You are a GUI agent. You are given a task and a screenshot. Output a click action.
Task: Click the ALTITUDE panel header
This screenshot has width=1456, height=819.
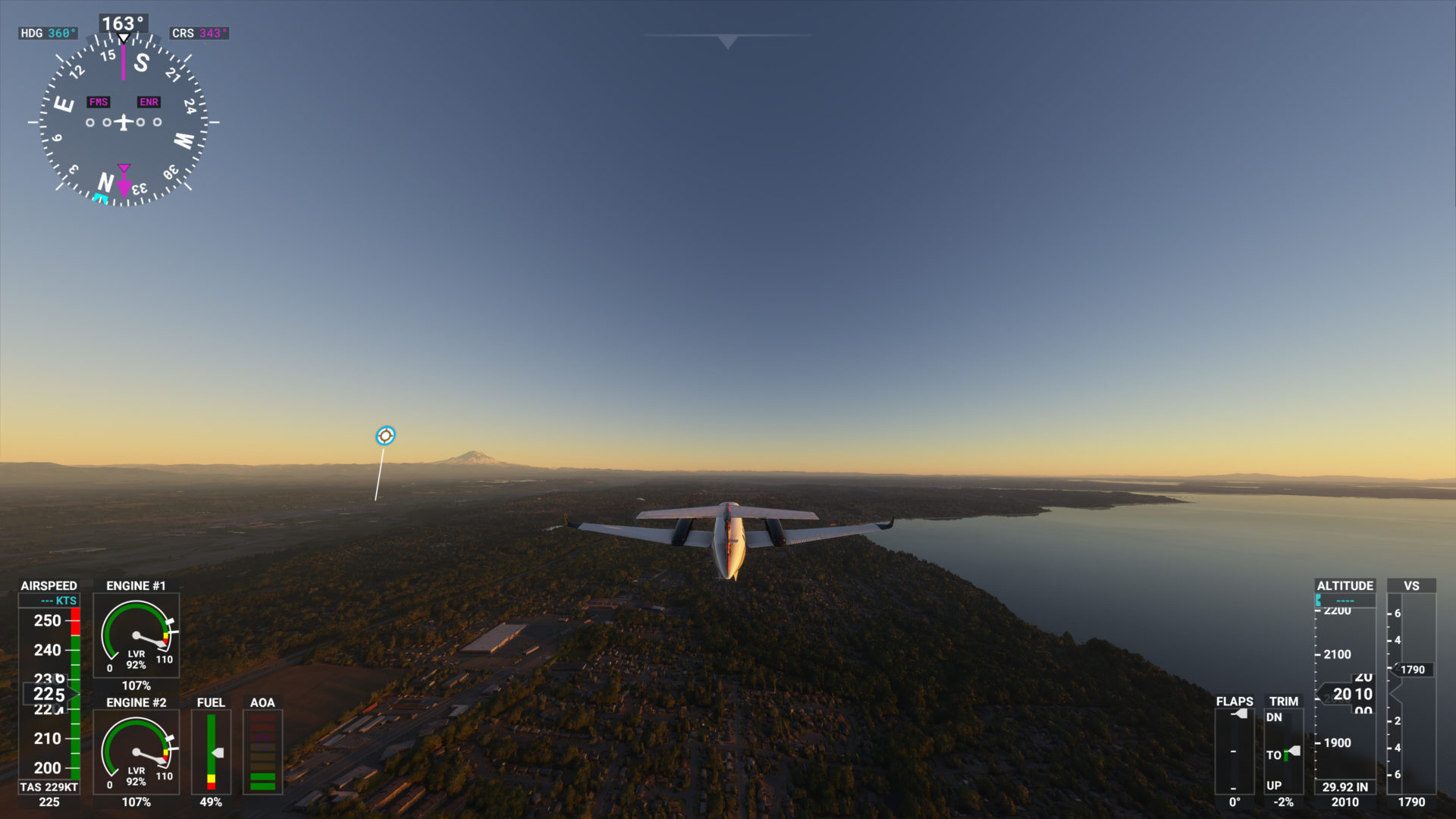tap(1345, 585)
